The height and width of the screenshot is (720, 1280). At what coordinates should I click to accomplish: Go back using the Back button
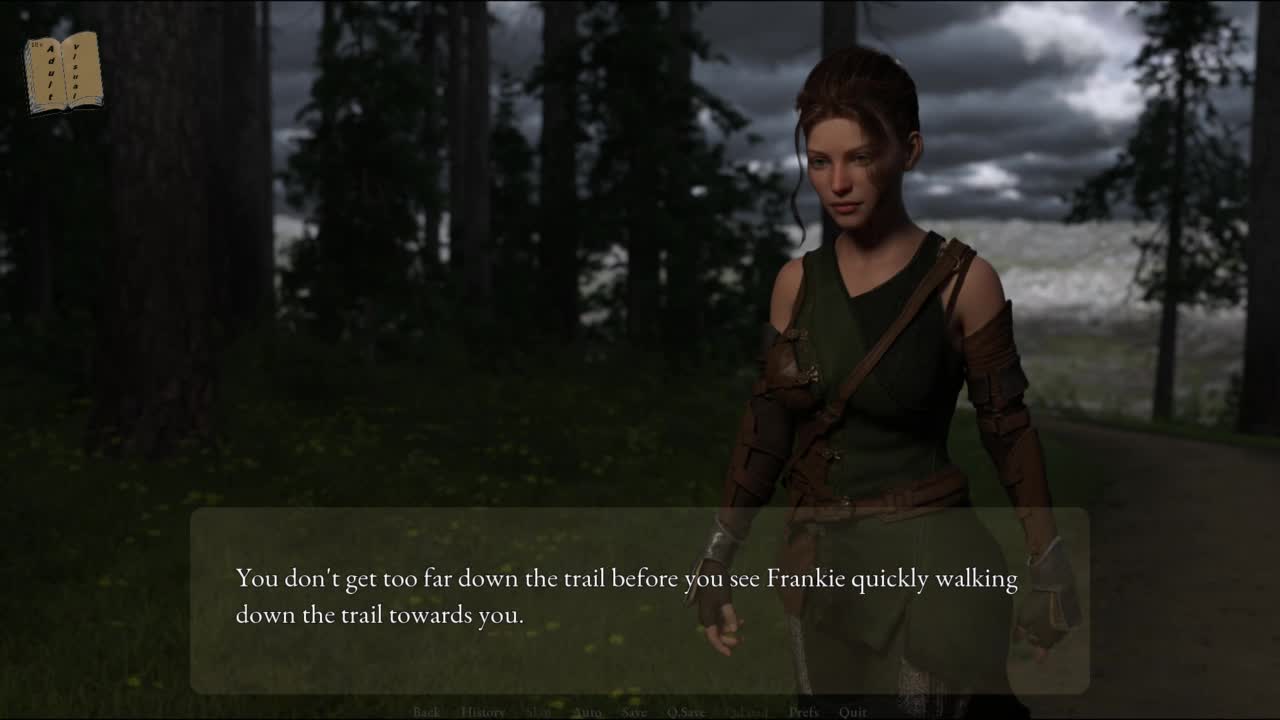point(426,712)
